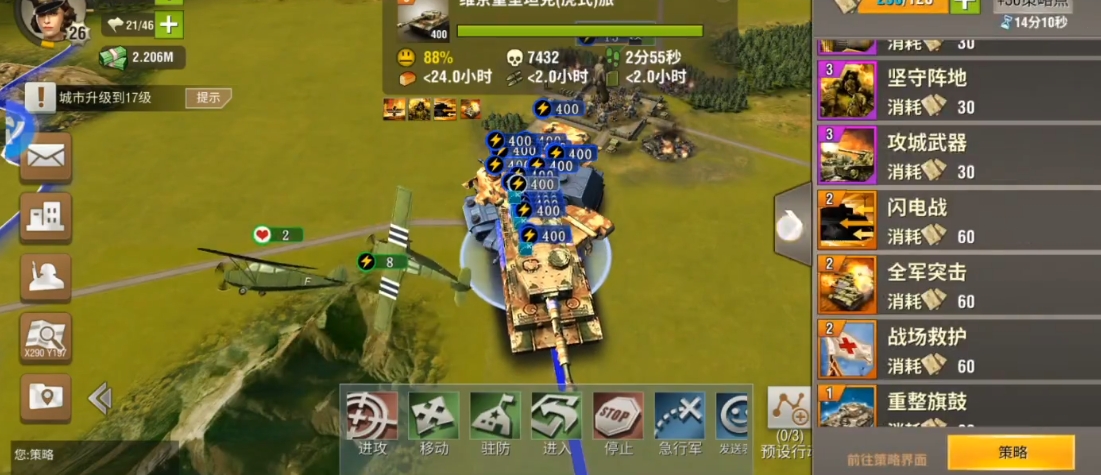Use the 急行军 forced march command
1101x475 pixels.
click(680, 418)
